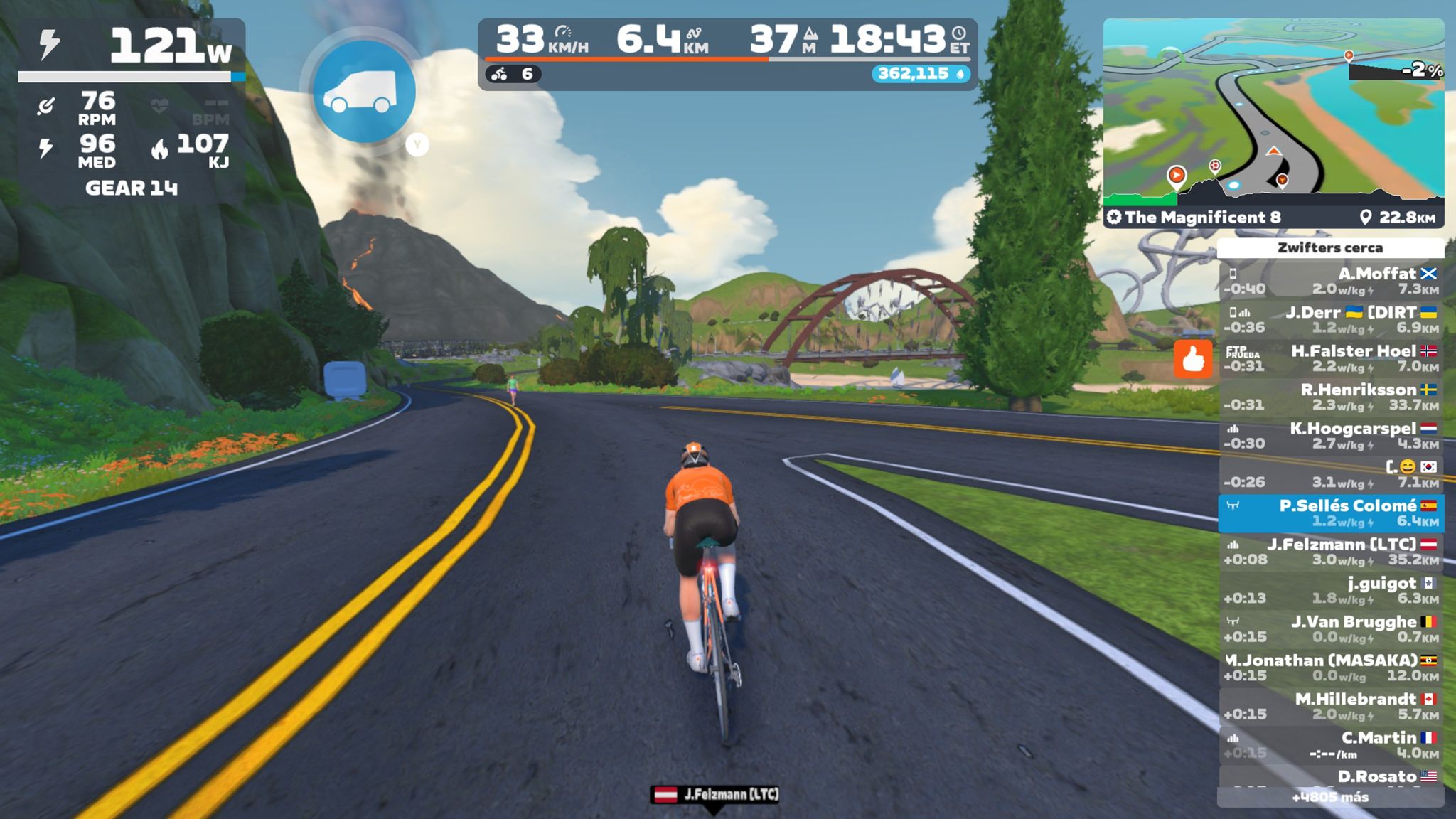Image resolution: width=1456 pixels, height=819 pixels.
Task: Choose rider j.guigot
Action: [1331, 590]
